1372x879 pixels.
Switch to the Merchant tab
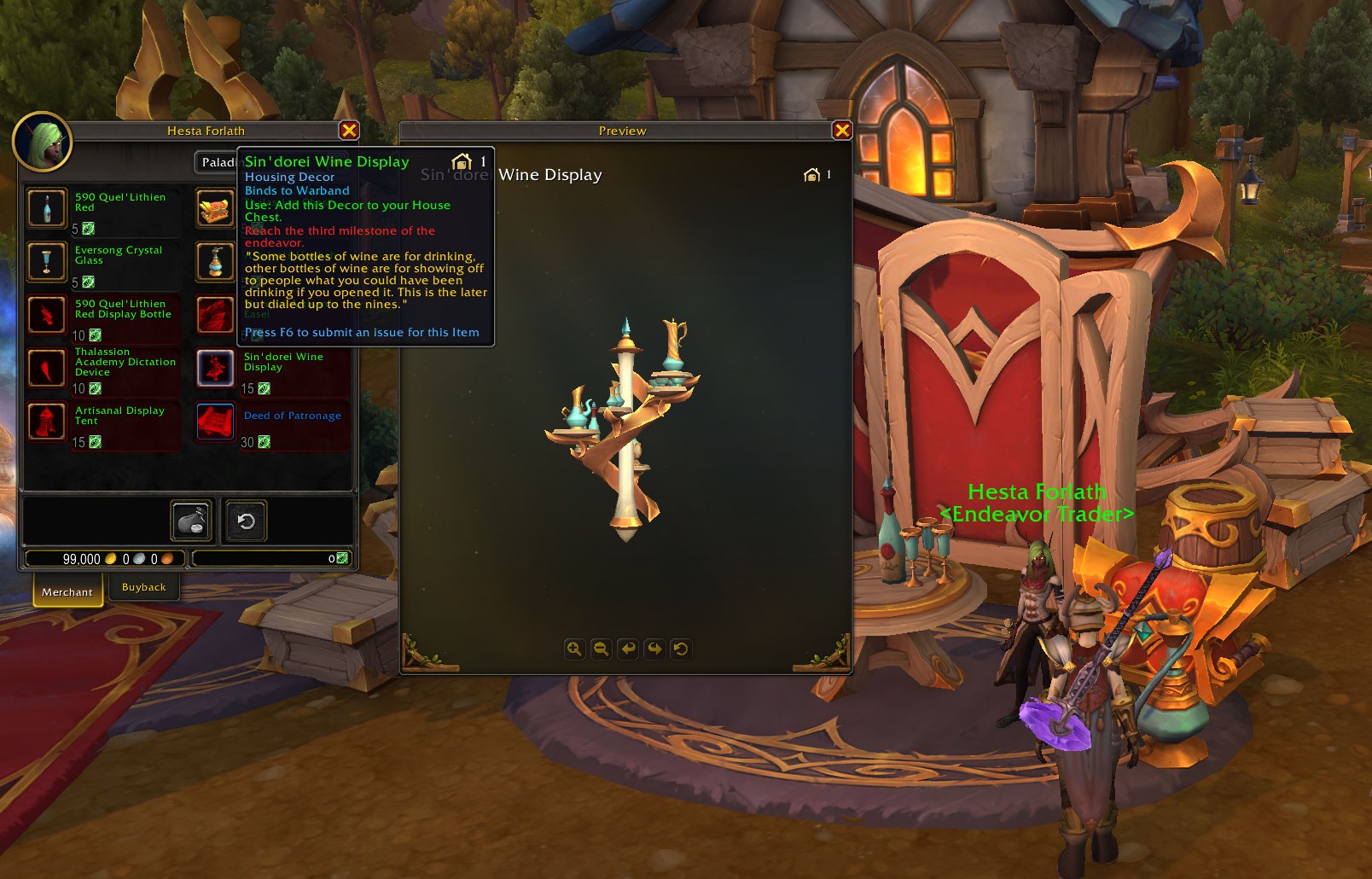(67, 591)
